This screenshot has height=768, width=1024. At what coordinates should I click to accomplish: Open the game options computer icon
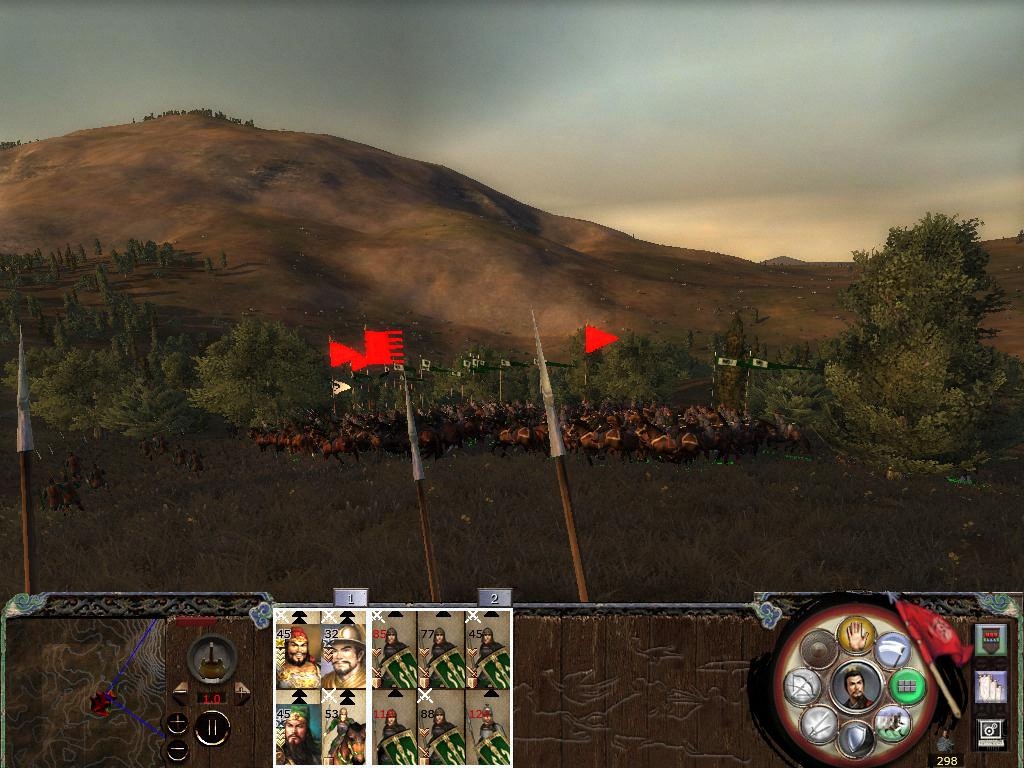point(991,733)
